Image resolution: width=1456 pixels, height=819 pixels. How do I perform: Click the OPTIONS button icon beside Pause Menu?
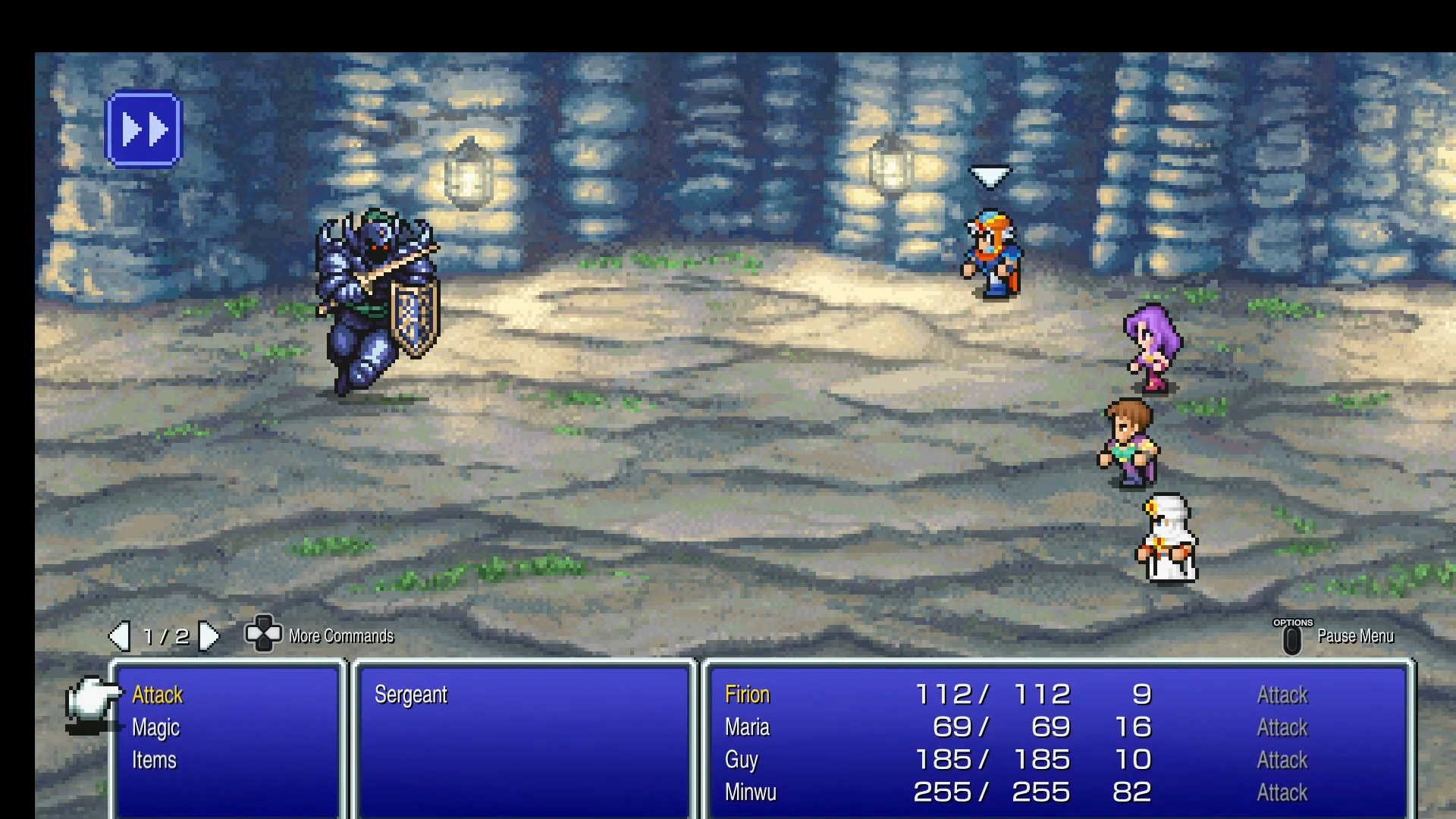[1293, 639]
